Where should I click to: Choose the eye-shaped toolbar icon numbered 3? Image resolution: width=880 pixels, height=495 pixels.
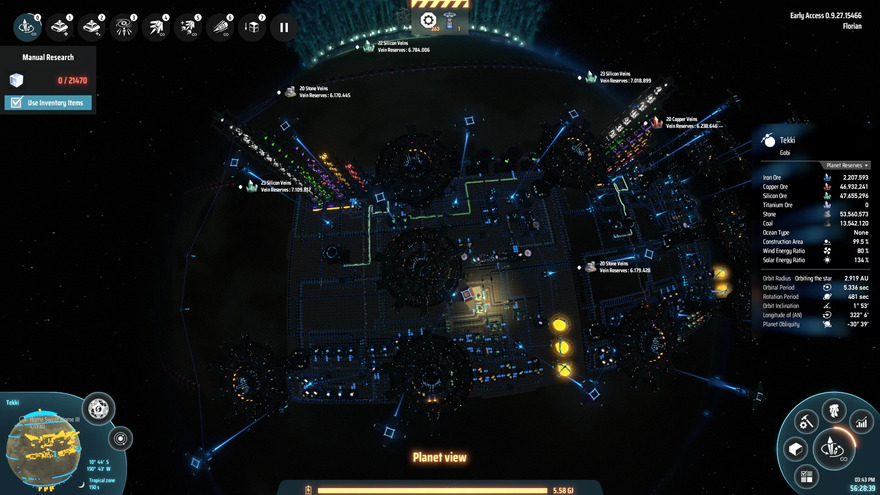pyautogui.click(x=123, y=27)
